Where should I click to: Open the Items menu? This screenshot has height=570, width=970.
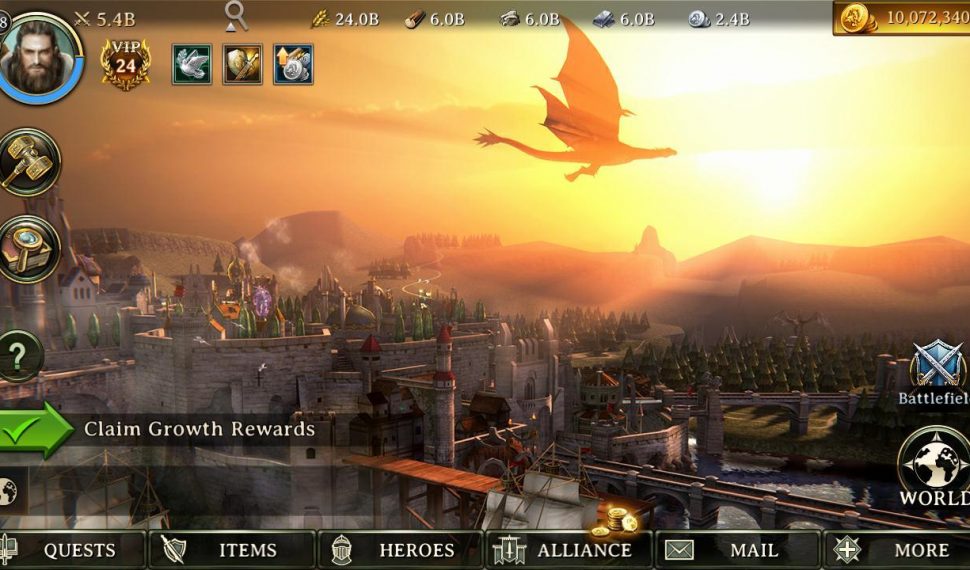click(232, 550)
